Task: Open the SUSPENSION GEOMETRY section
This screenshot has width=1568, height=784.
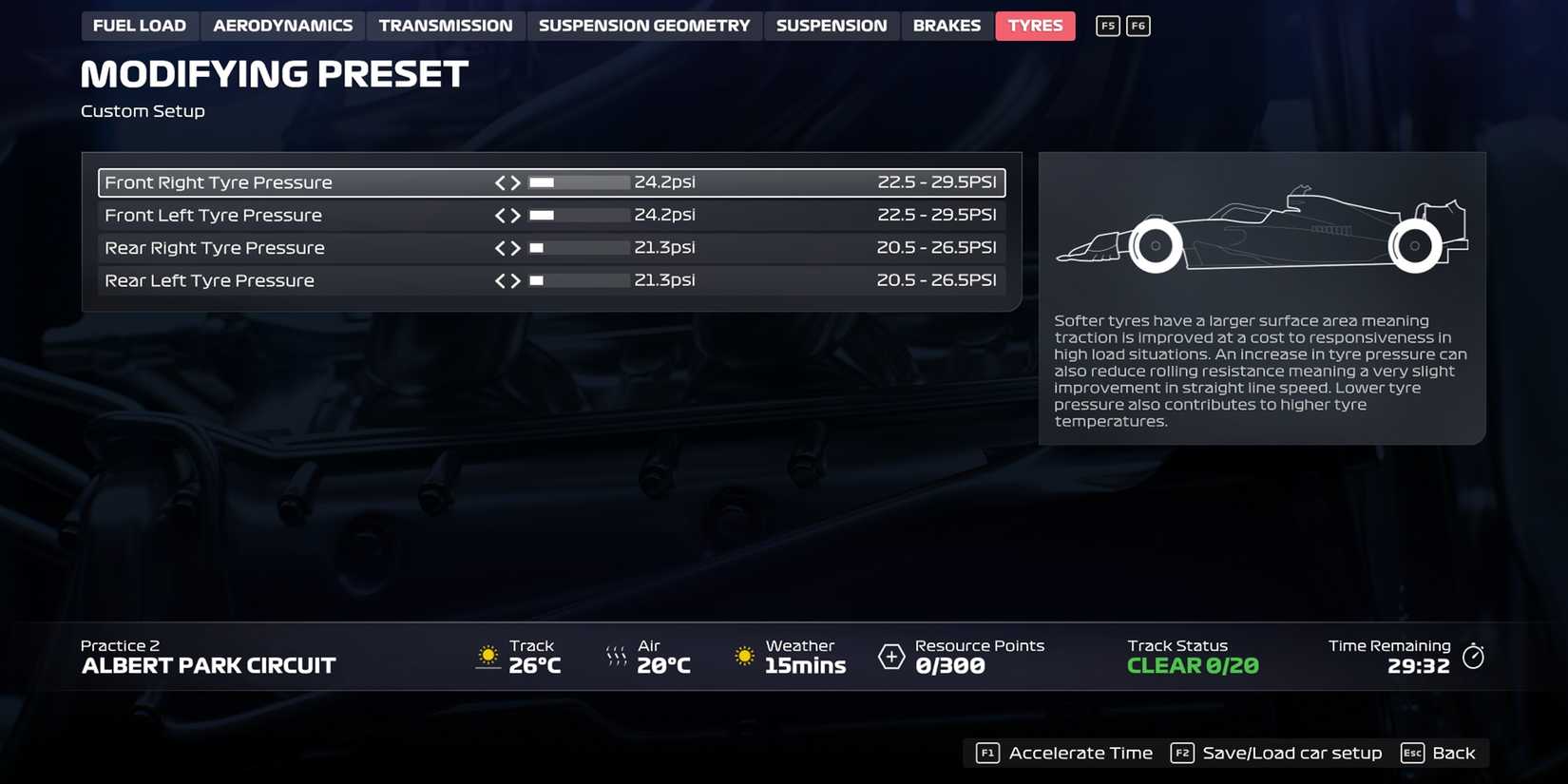Action: (x=644, y=26)
